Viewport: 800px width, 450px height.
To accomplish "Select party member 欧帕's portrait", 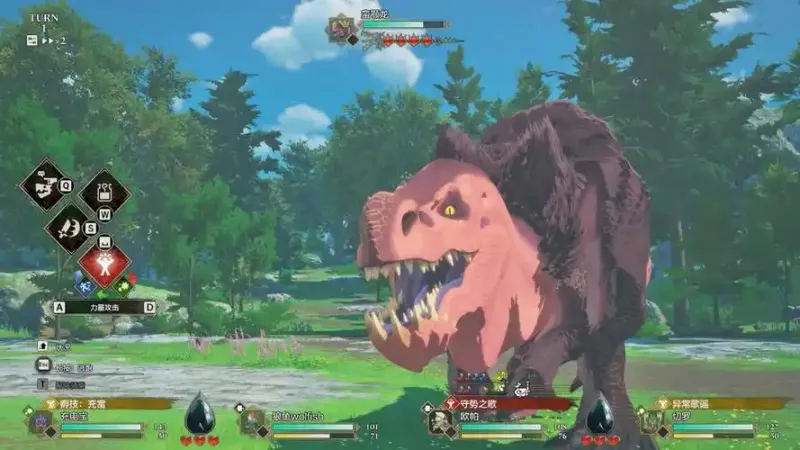I will point(438,421).
